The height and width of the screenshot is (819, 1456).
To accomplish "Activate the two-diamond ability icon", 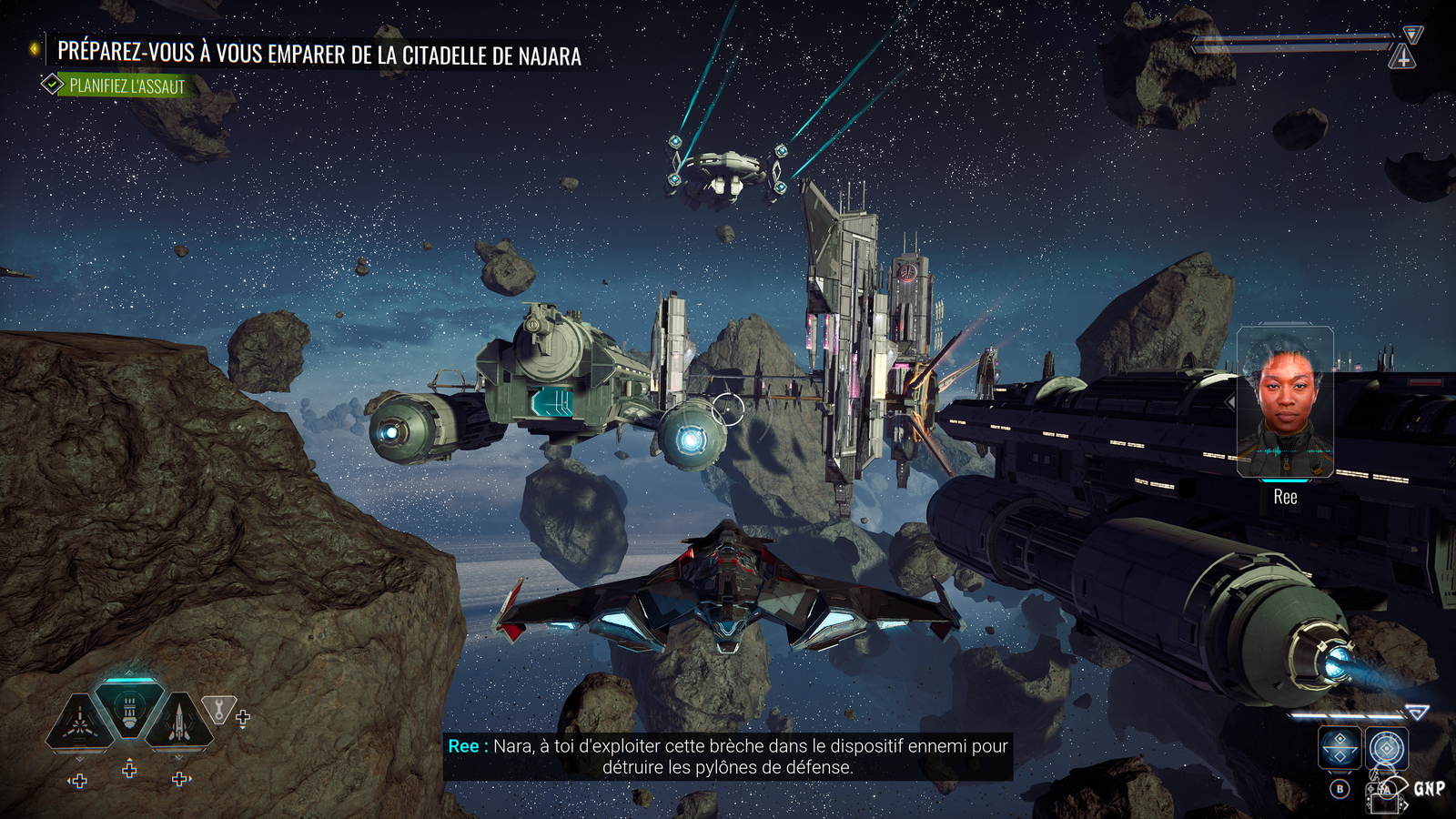I will (x=1340, y=749).
